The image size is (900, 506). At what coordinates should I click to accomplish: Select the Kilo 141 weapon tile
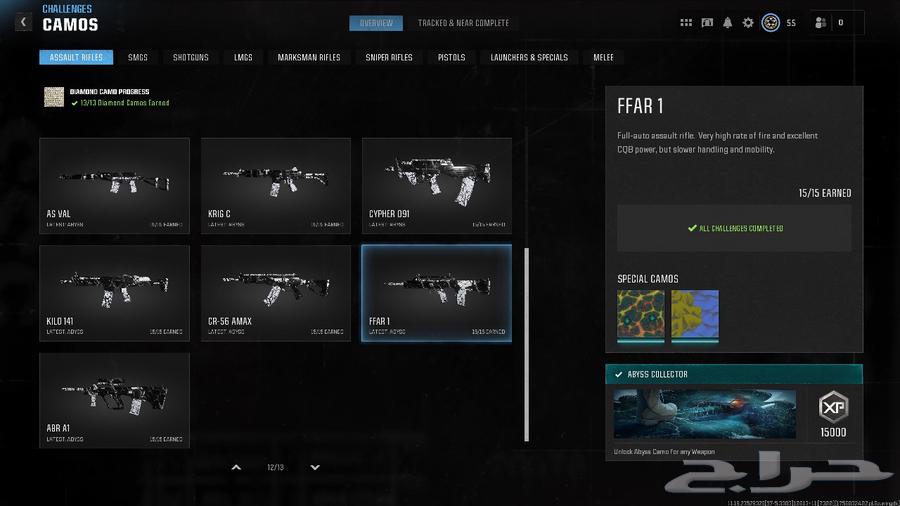pos(114,293)
